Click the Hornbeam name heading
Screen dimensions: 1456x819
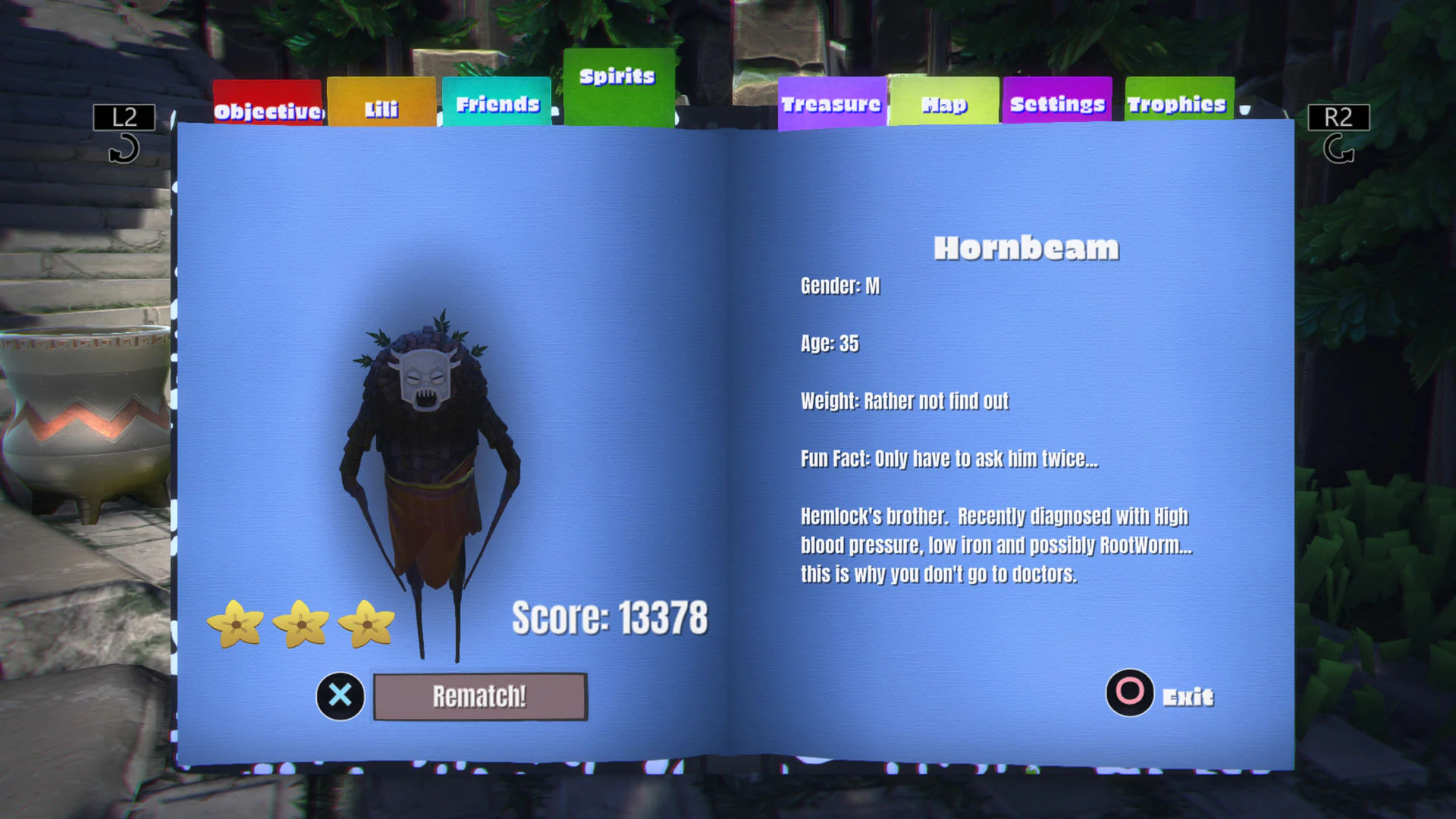click(1026, 247)
